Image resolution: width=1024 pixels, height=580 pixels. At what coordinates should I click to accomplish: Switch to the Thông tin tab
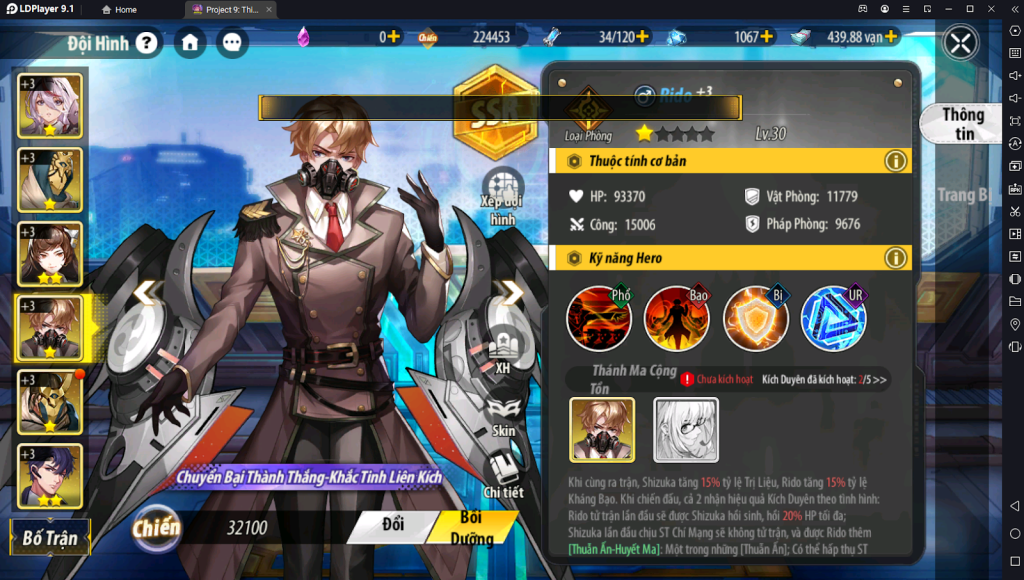click(962, 124)
